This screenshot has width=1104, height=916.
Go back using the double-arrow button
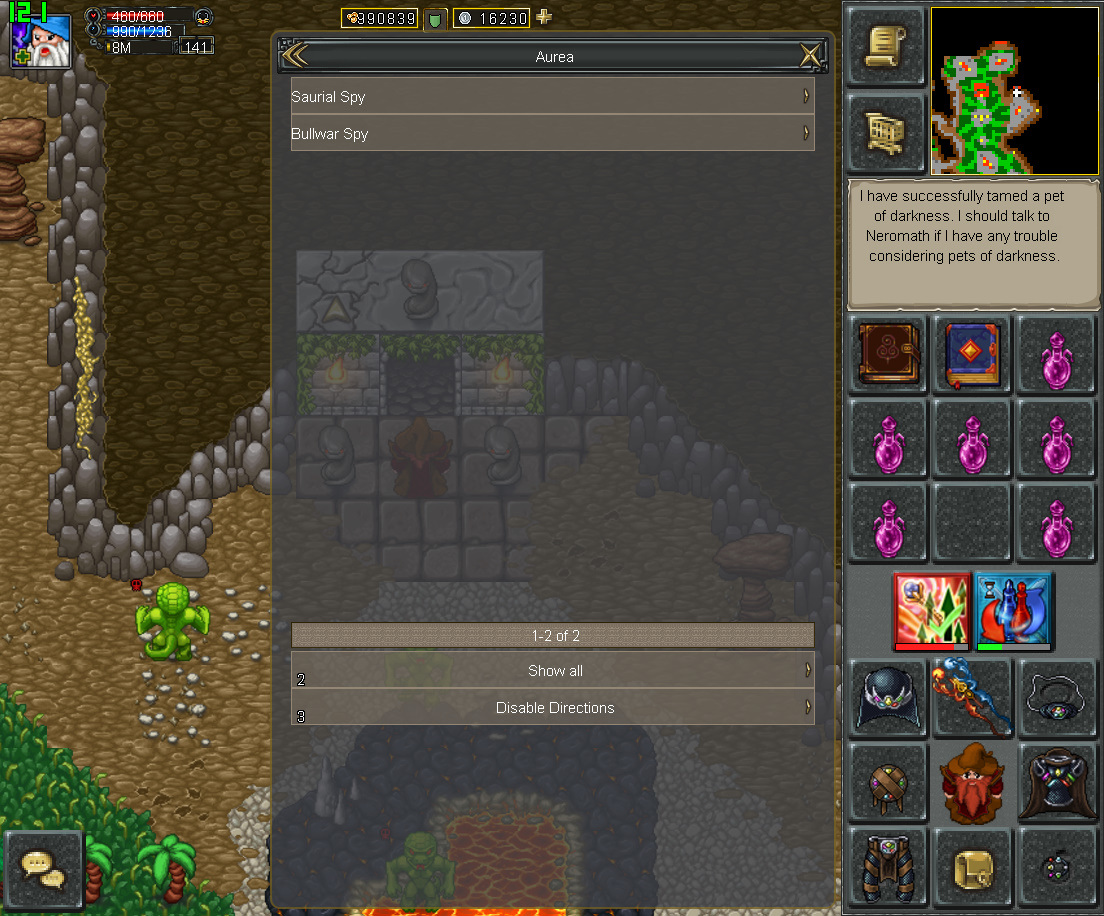pyautogui.click(x=294, y=56)
